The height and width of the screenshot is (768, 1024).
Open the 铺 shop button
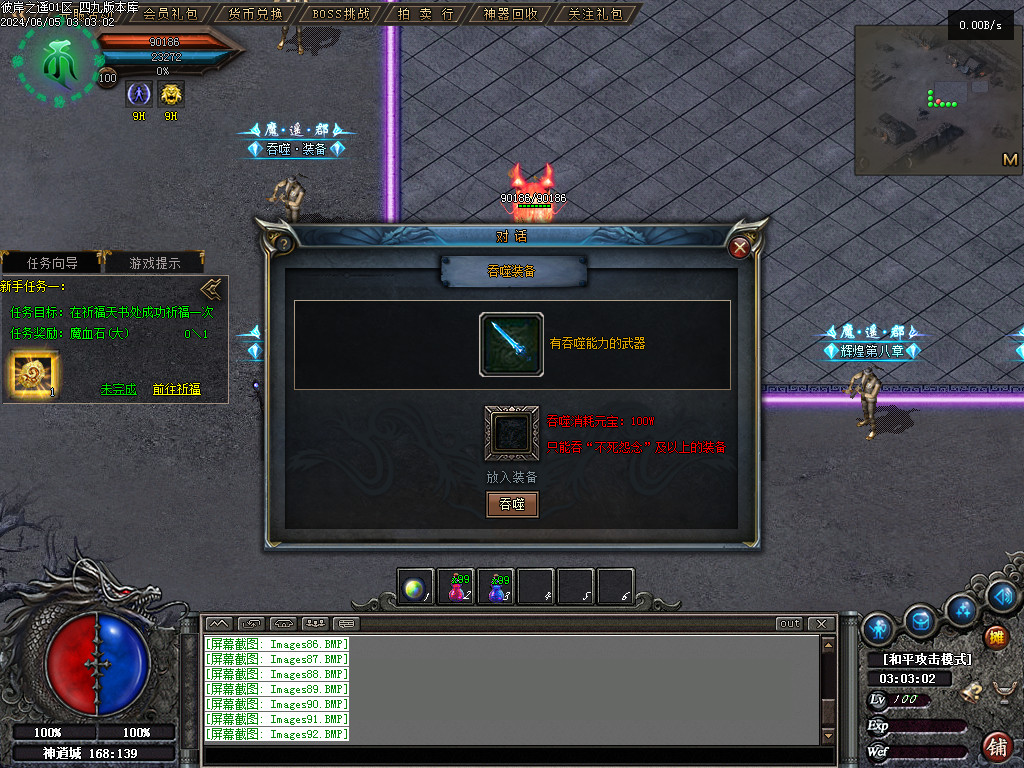pos(996,746)
